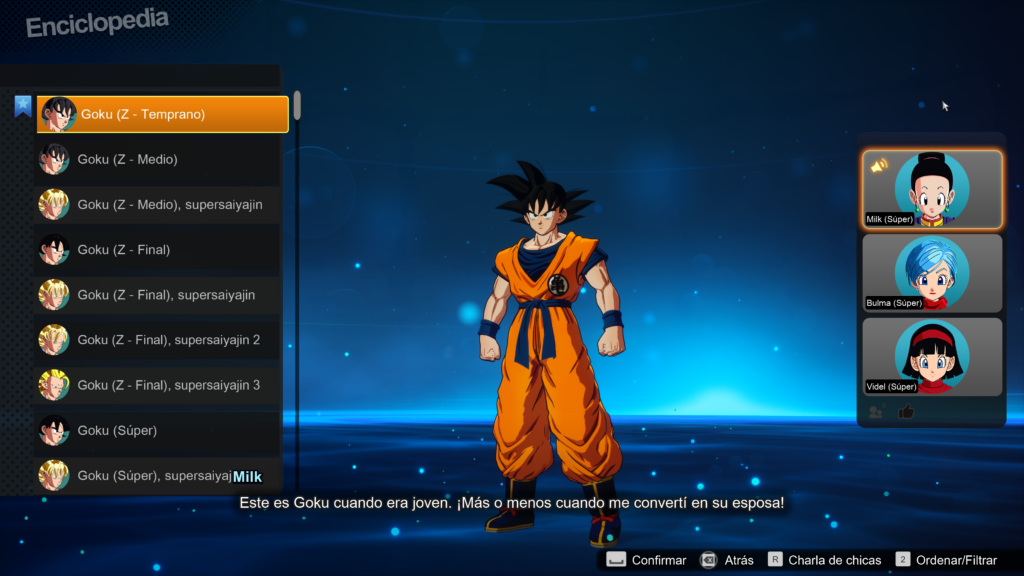This screenshot has width=1024, height=576.
Task: Open Goku (Z - Final) entry
Action: pyautogui.click(x=158, y=249)
